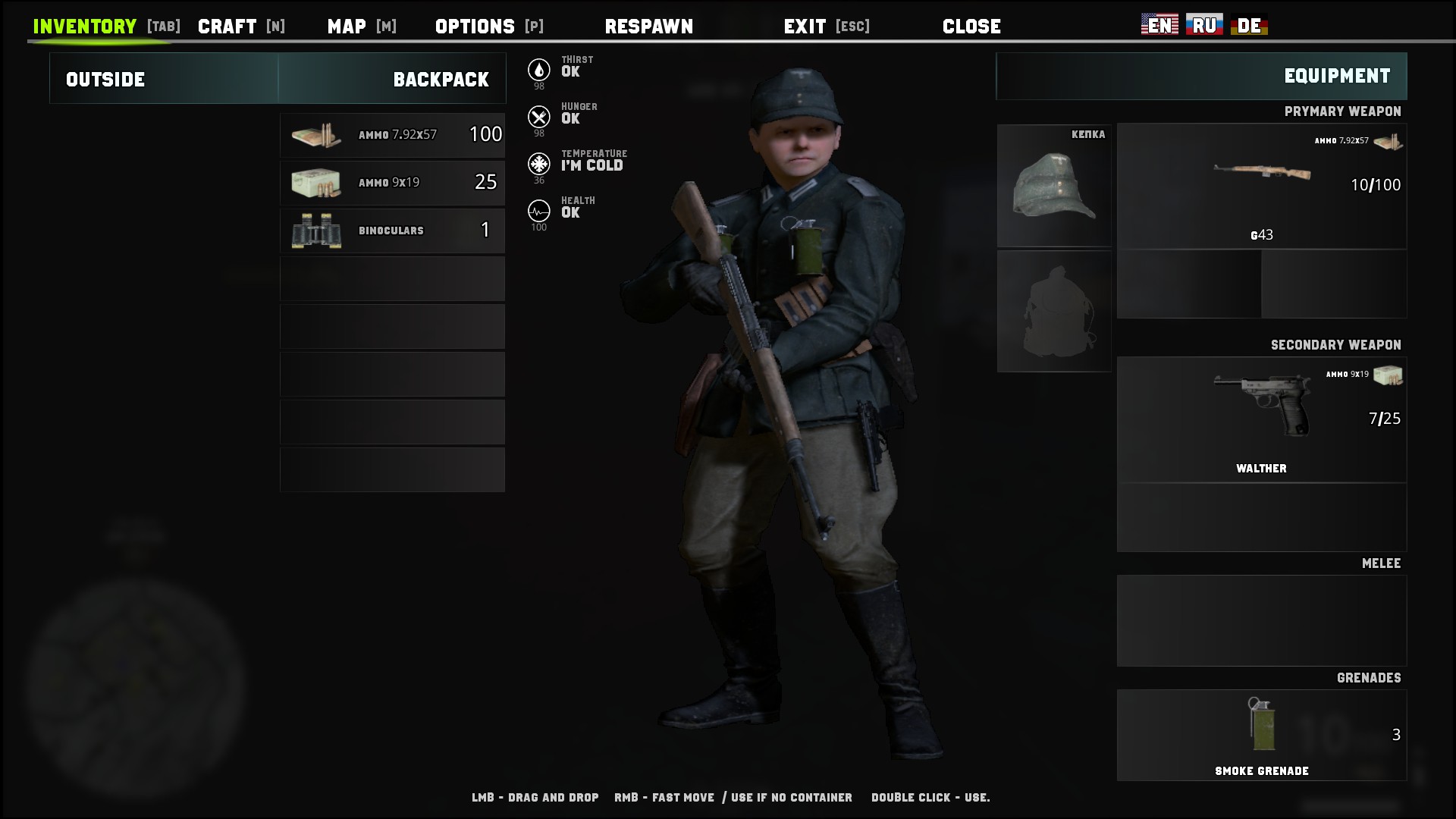
Task: Click the Respawn button
Action: tap(649, 26)
